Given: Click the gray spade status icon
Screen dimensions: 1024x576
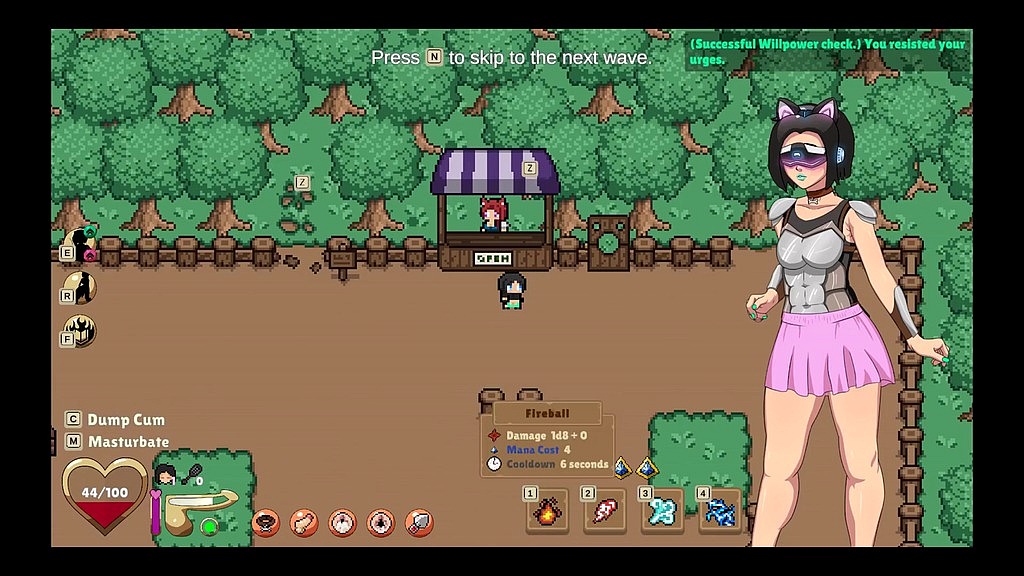Looking at the screenshot, I should pyautogui.click(x=419, y=522).
